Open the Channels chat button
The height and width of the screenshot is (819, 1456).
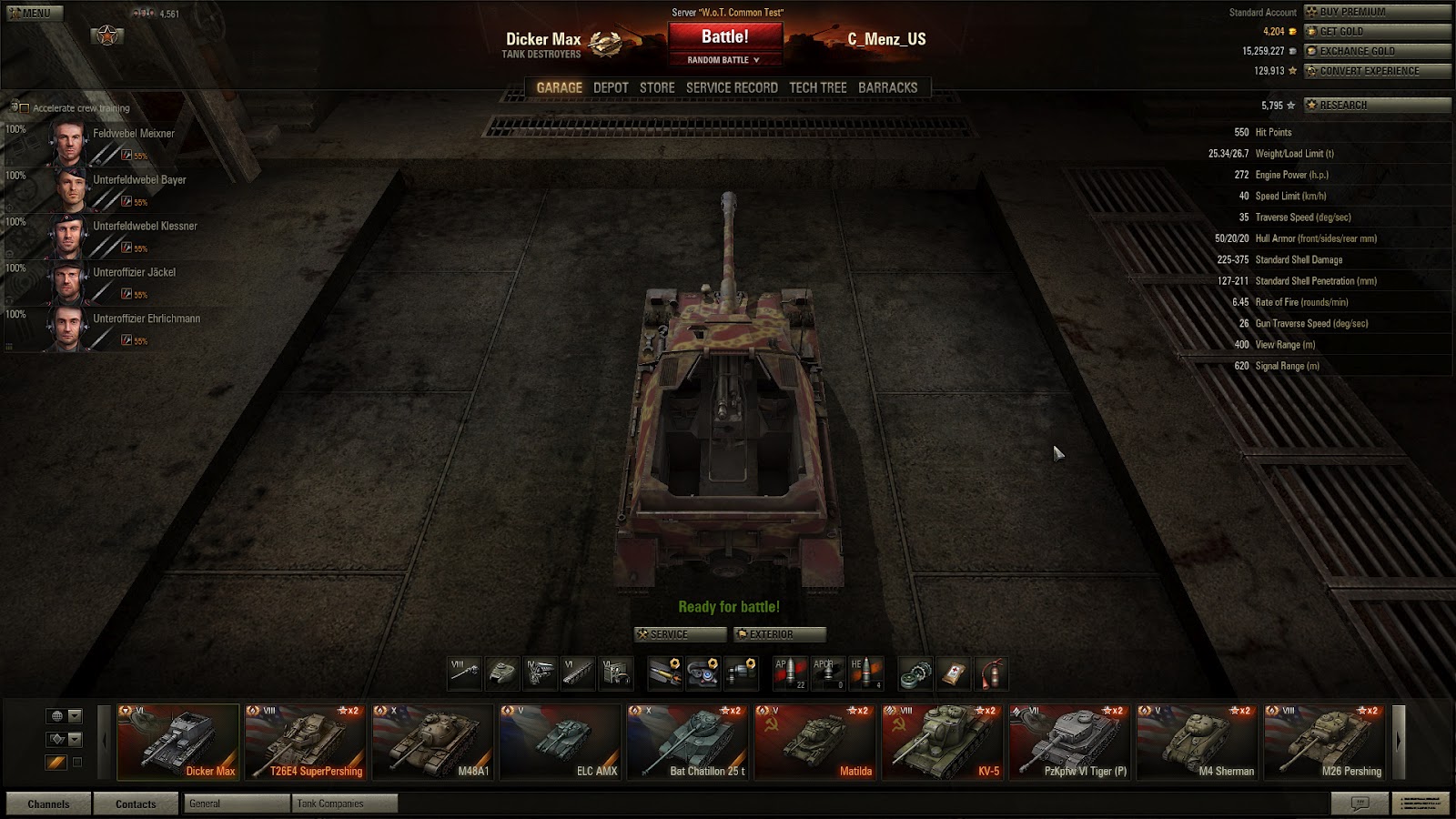click(48, 804)
